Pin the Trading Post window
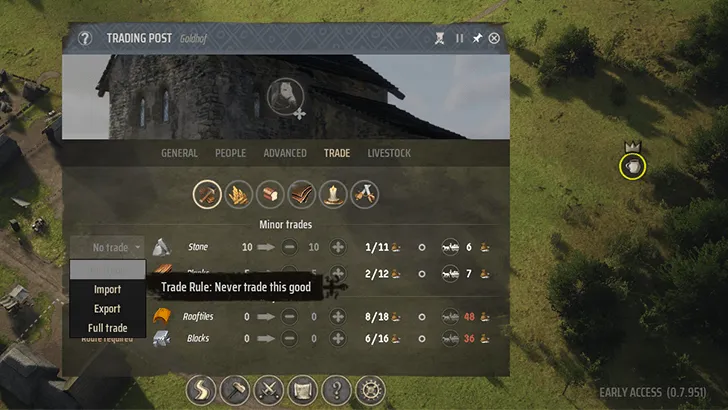 click(477, 39)
